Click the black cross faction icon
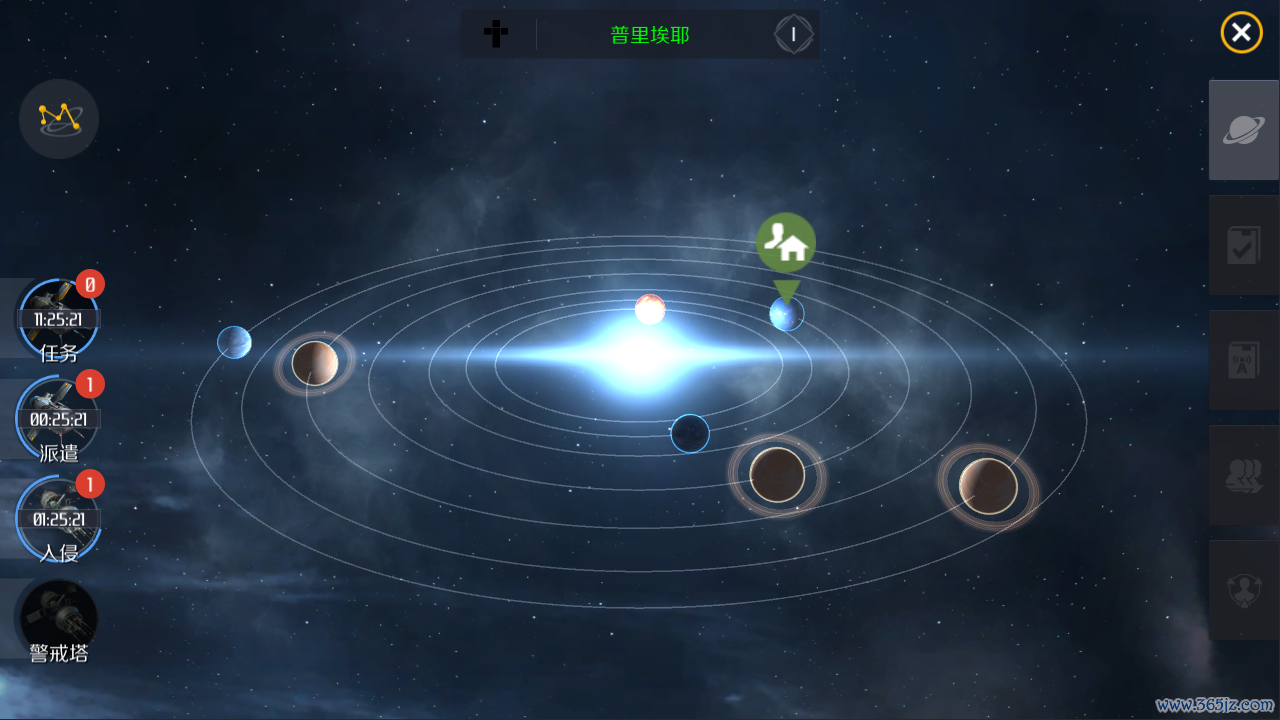The height and width of the screenshot is (720, 1280). 496,35
